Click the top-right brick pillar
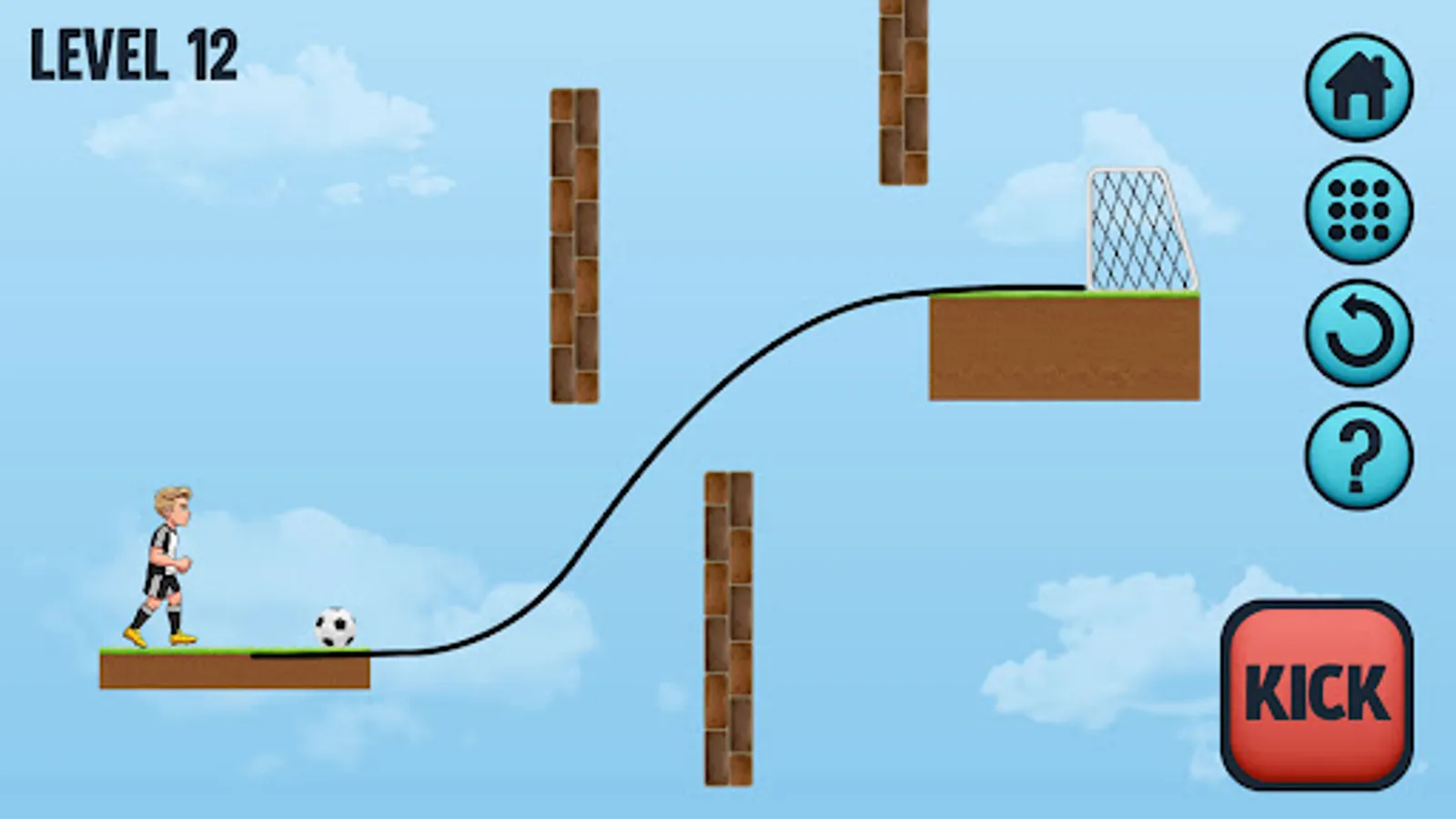 coord(903,91)
